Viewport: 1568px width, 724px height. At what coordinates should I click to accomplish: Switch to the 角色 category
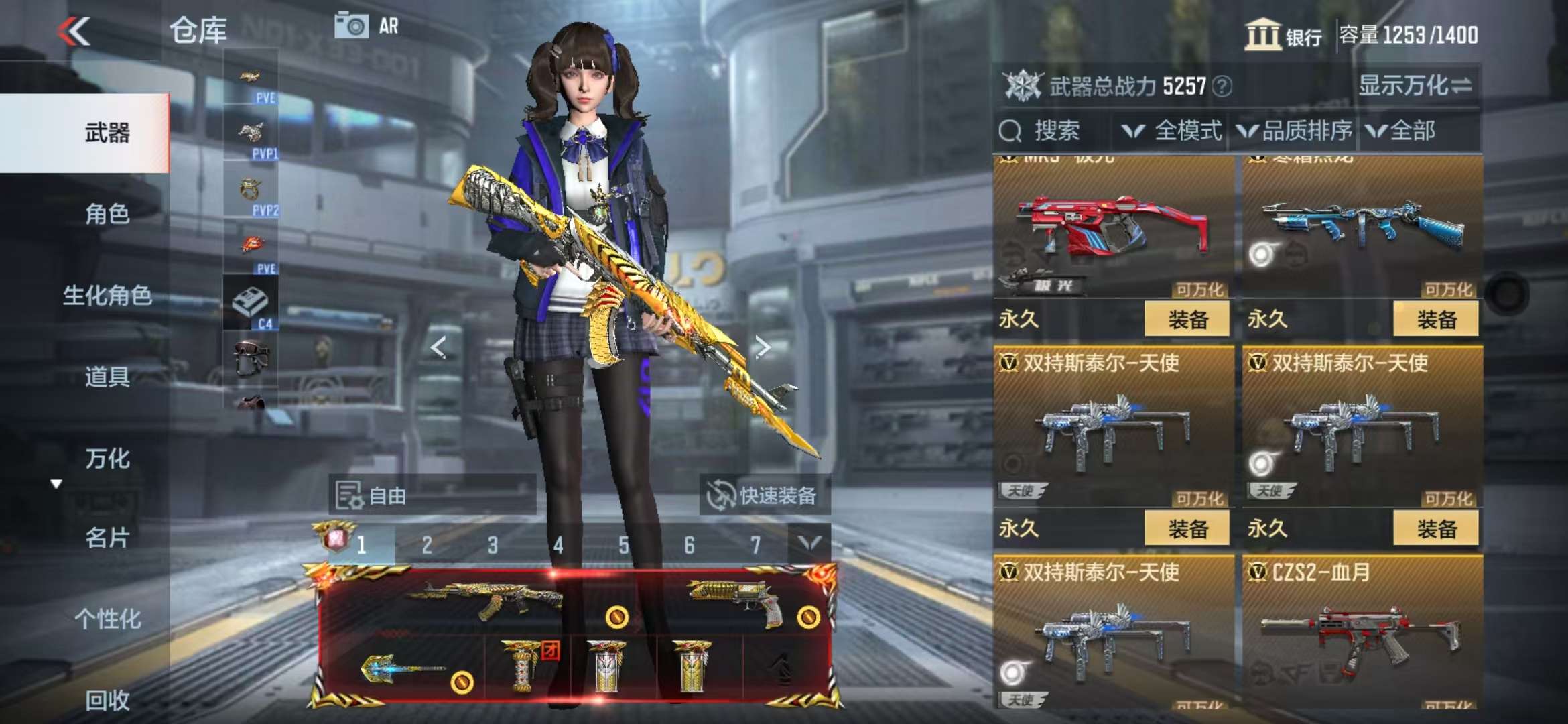(107, 215)
